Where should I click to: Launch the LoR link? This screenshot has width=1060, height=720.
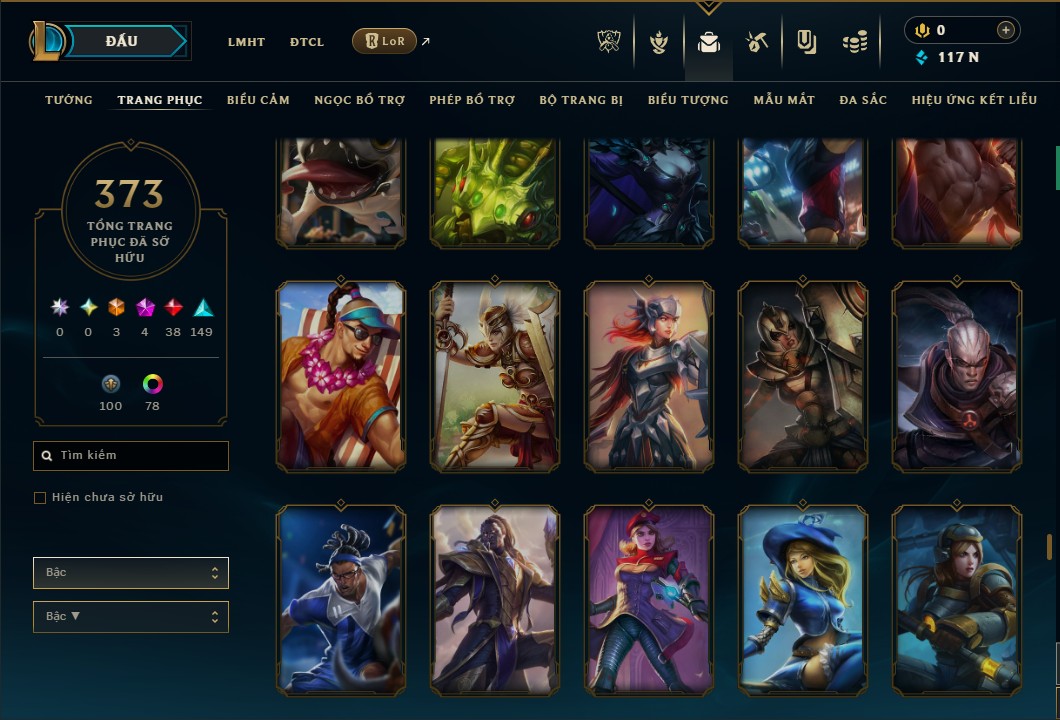[x=385, y=41]
